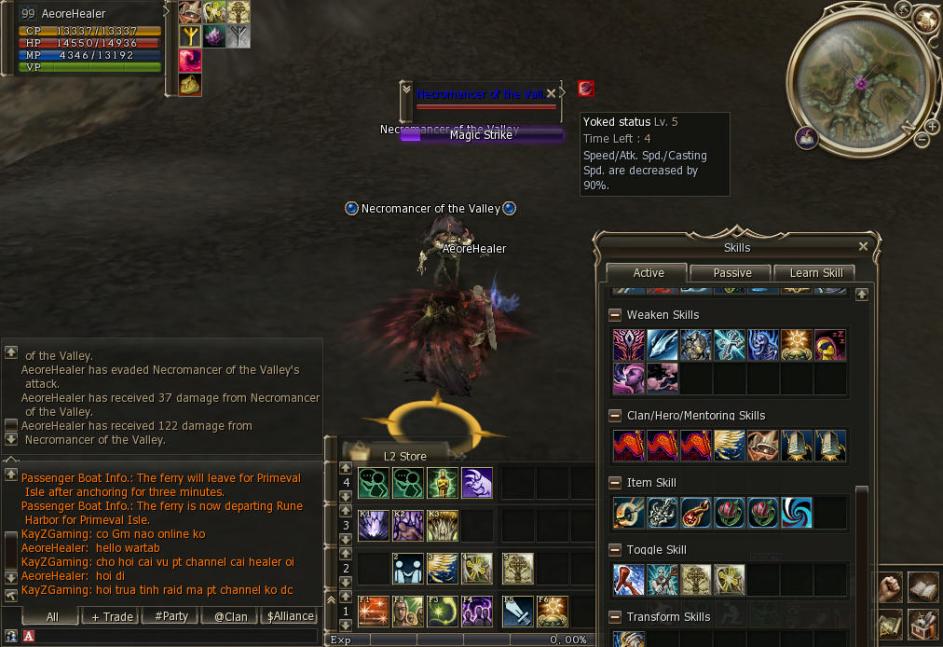Zoom in on the minimap
943x647 pixels.
tap(932, 127)
